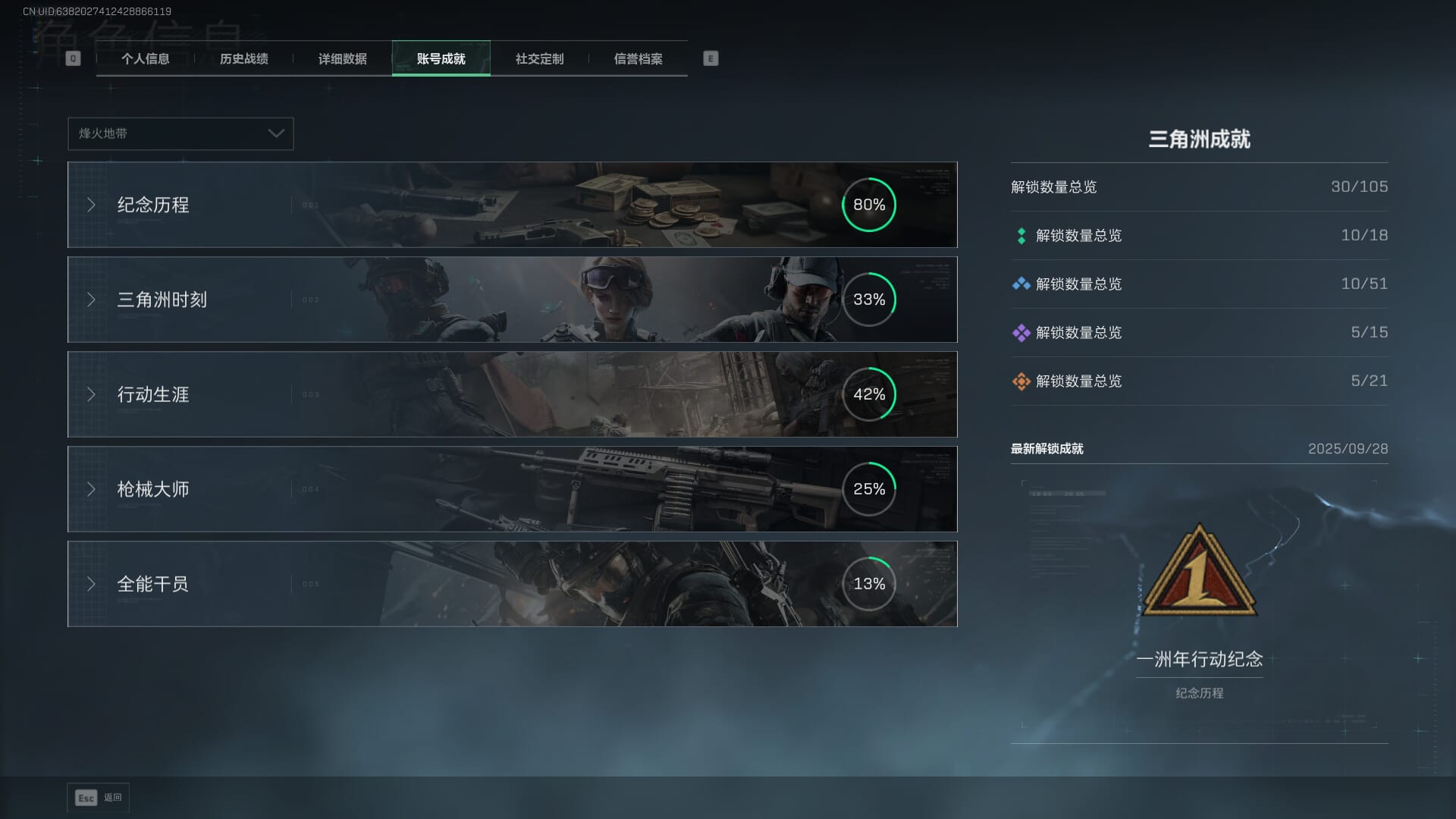This screenshot has width=1456, height=819.
Task: Open the 行动生涯 achievement category
Action: point(512,394)
